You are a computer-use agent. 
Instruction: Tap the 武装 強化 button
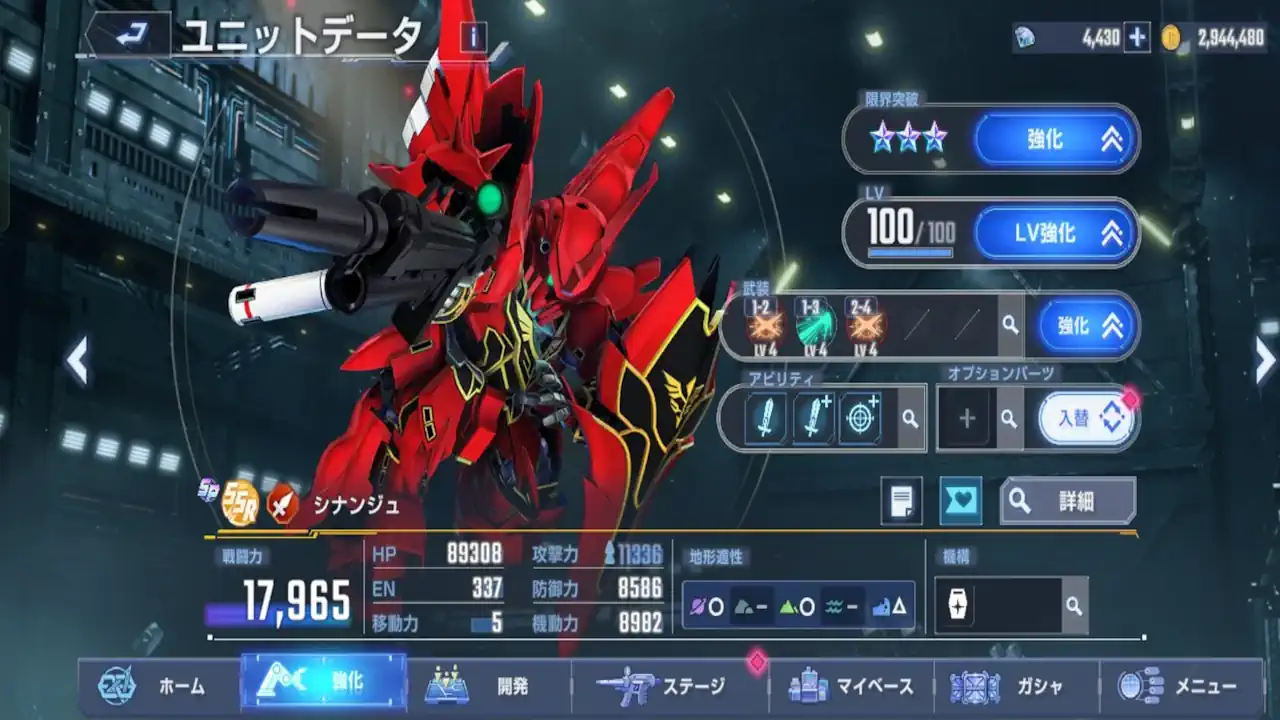tap(1087, 326)
